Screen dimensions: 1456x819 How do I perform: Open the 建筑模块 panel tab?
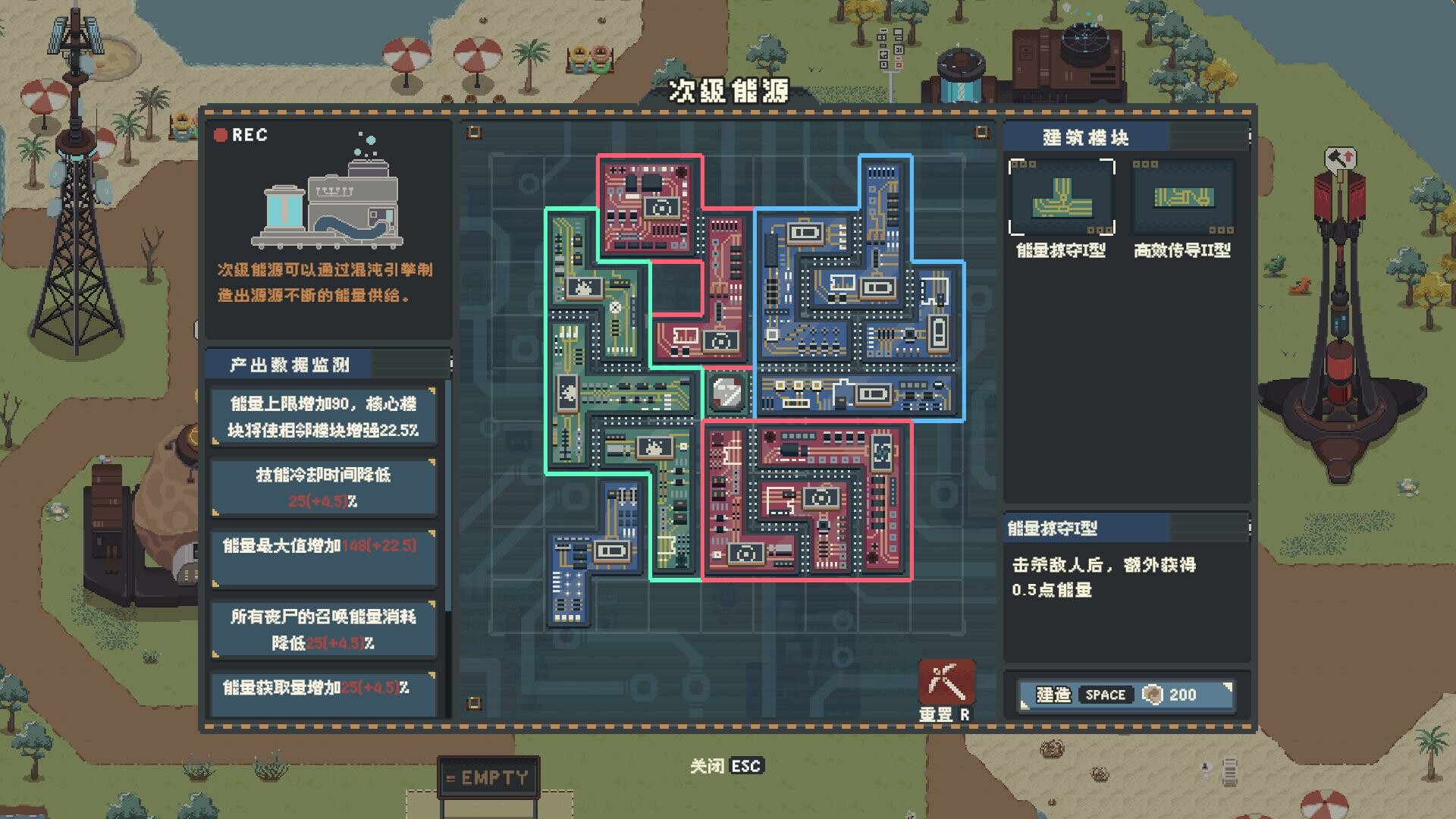tap(1087, 138)
